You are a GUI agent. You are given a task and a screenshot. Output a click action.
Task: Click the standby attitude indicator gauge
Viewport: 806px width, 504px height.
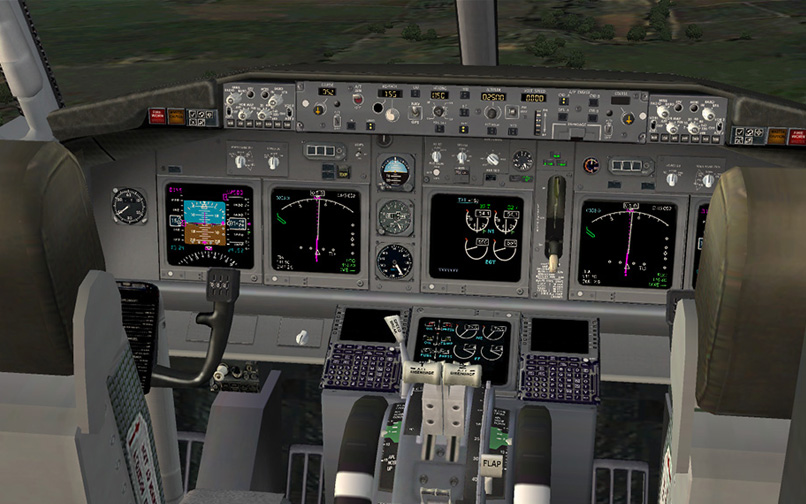(395, 171)
